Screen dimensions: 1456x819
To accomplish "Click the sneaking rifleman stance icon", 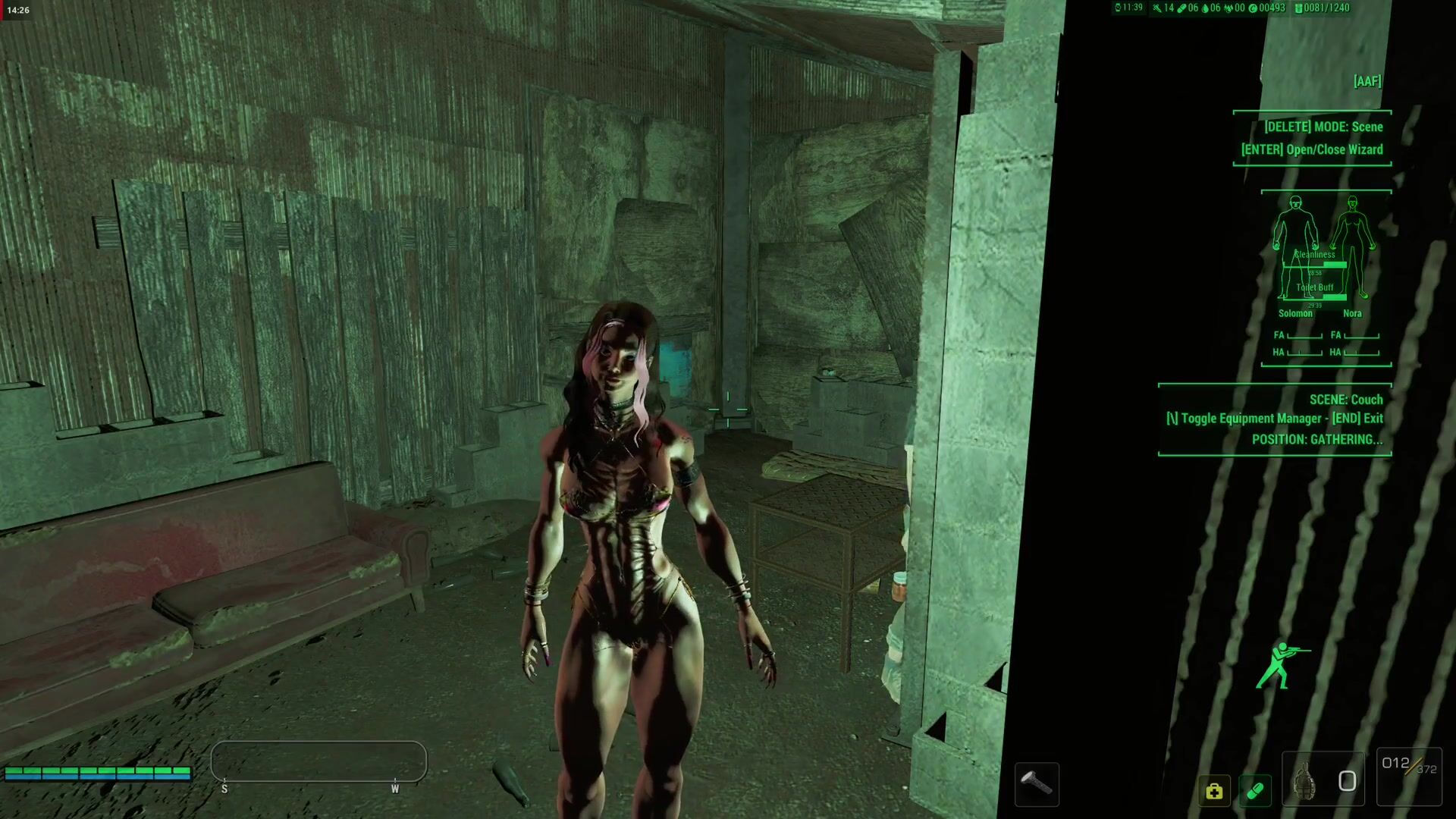I will click(x=1281, y=665).
